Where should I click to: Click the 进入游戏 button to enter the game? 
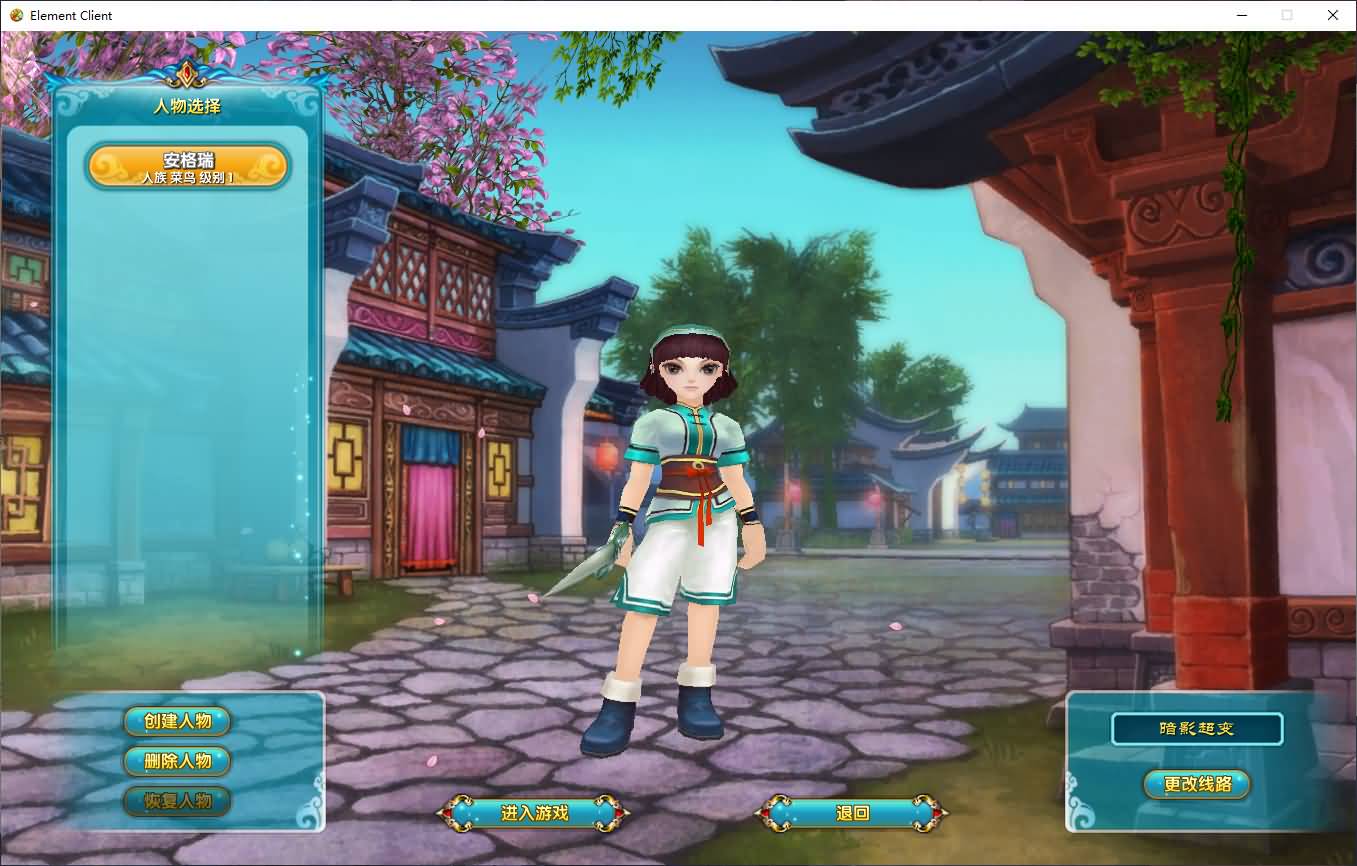tap(533, 813)
